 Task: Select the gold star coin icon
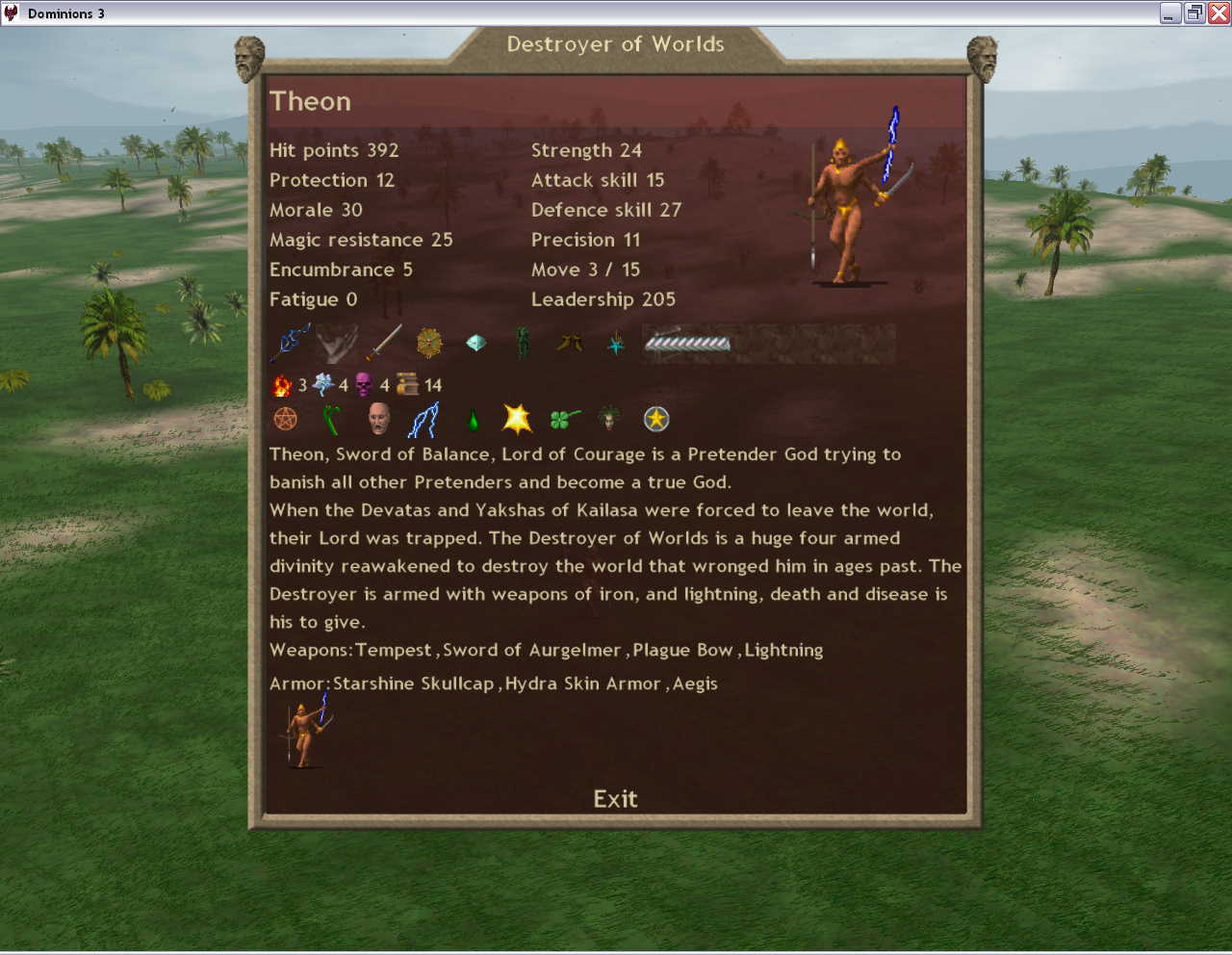coord(656,419)
